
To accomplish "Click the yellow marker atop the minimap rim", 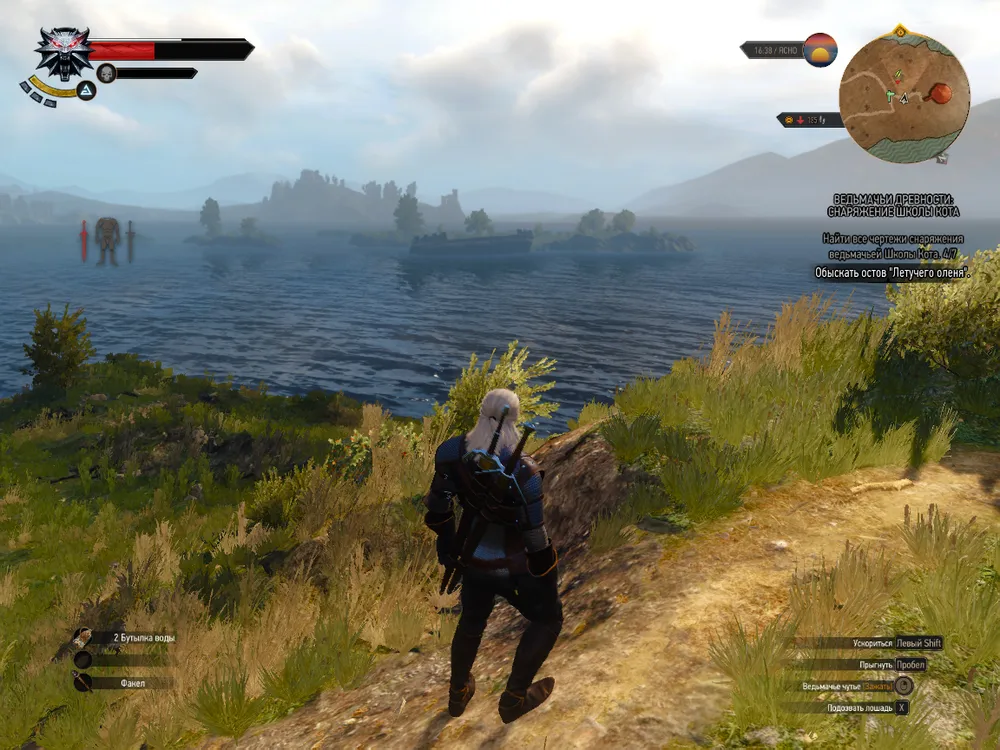I will (x=901, y=33).
